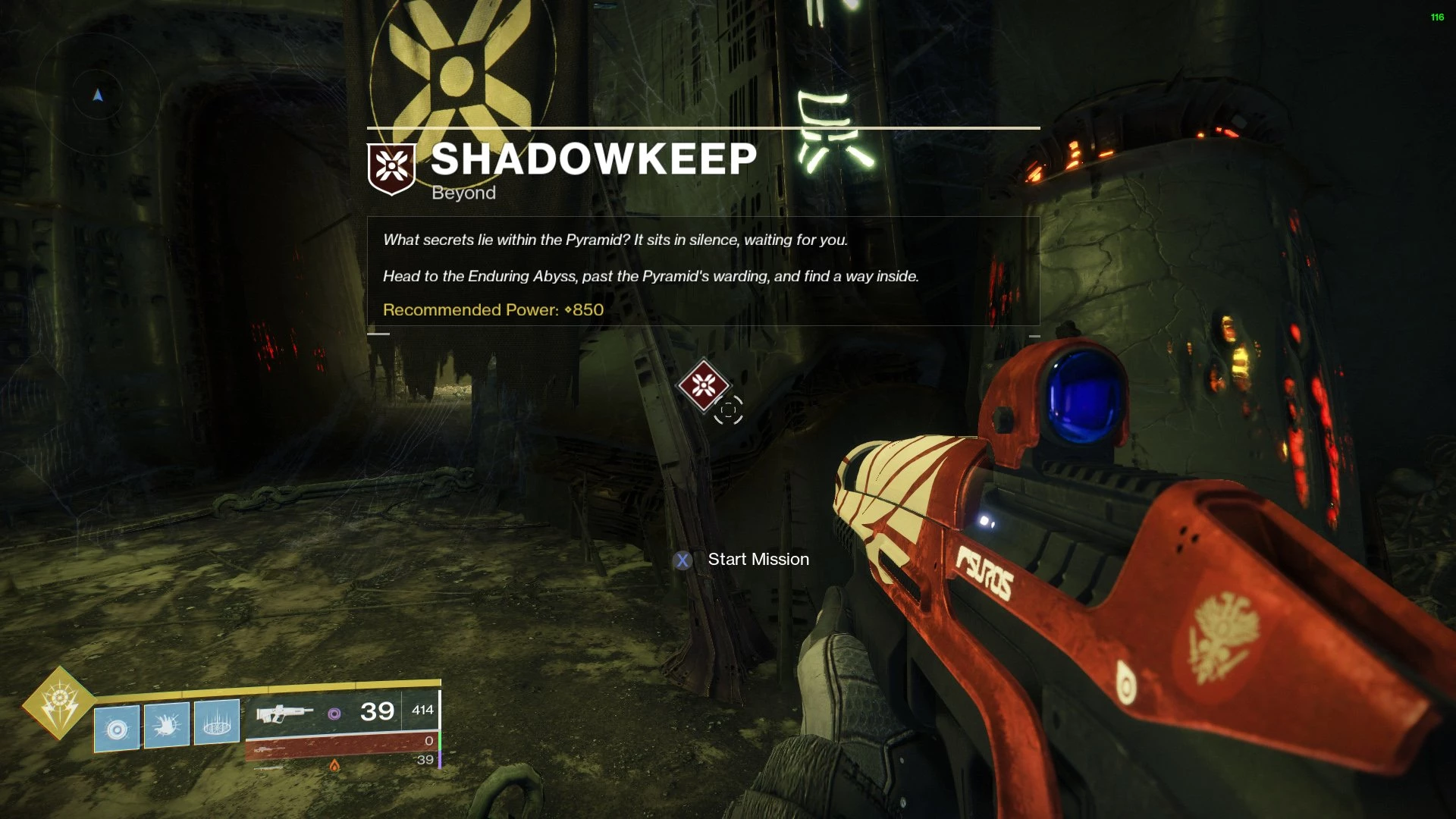Activate the class ability rift icon
This screenshot has height=819, width=1456.
pyautogui.click(x=217, y=722)
